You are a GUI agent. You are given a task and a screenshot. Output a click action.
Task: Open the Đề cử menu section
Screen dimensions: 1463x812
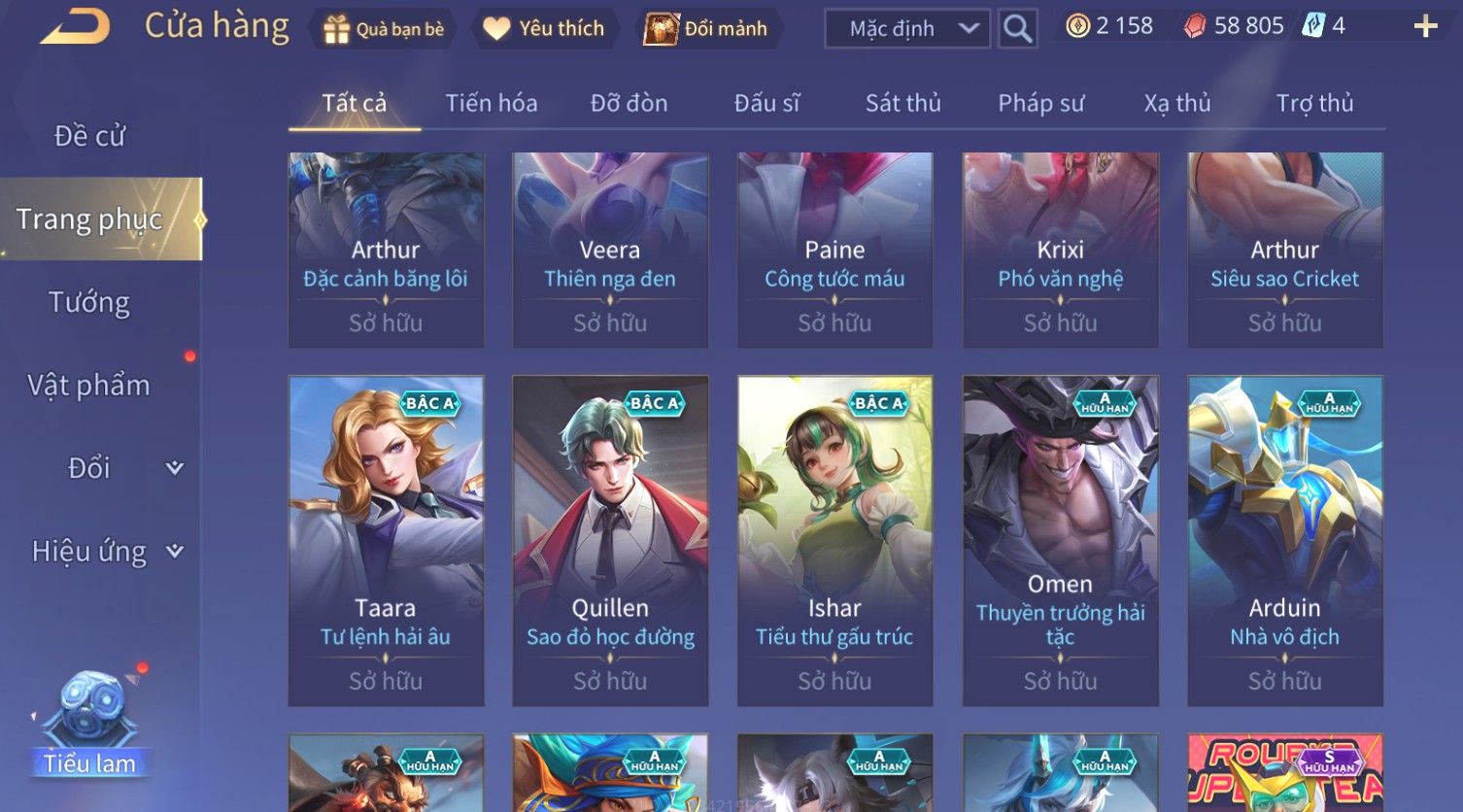tap(89, 136)
